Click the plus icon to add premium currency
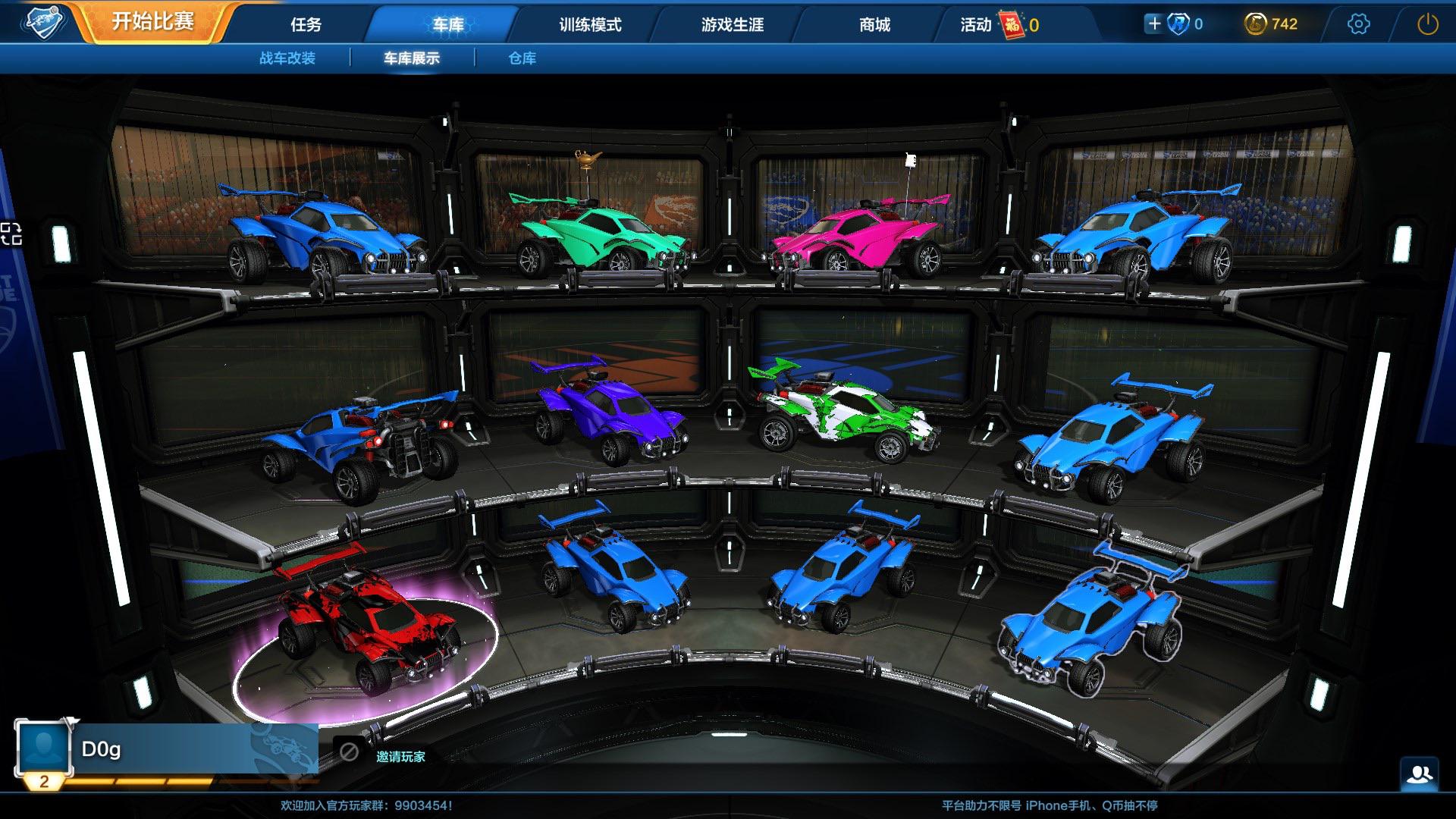1456x819 pixels. [x=1153, y=24]
